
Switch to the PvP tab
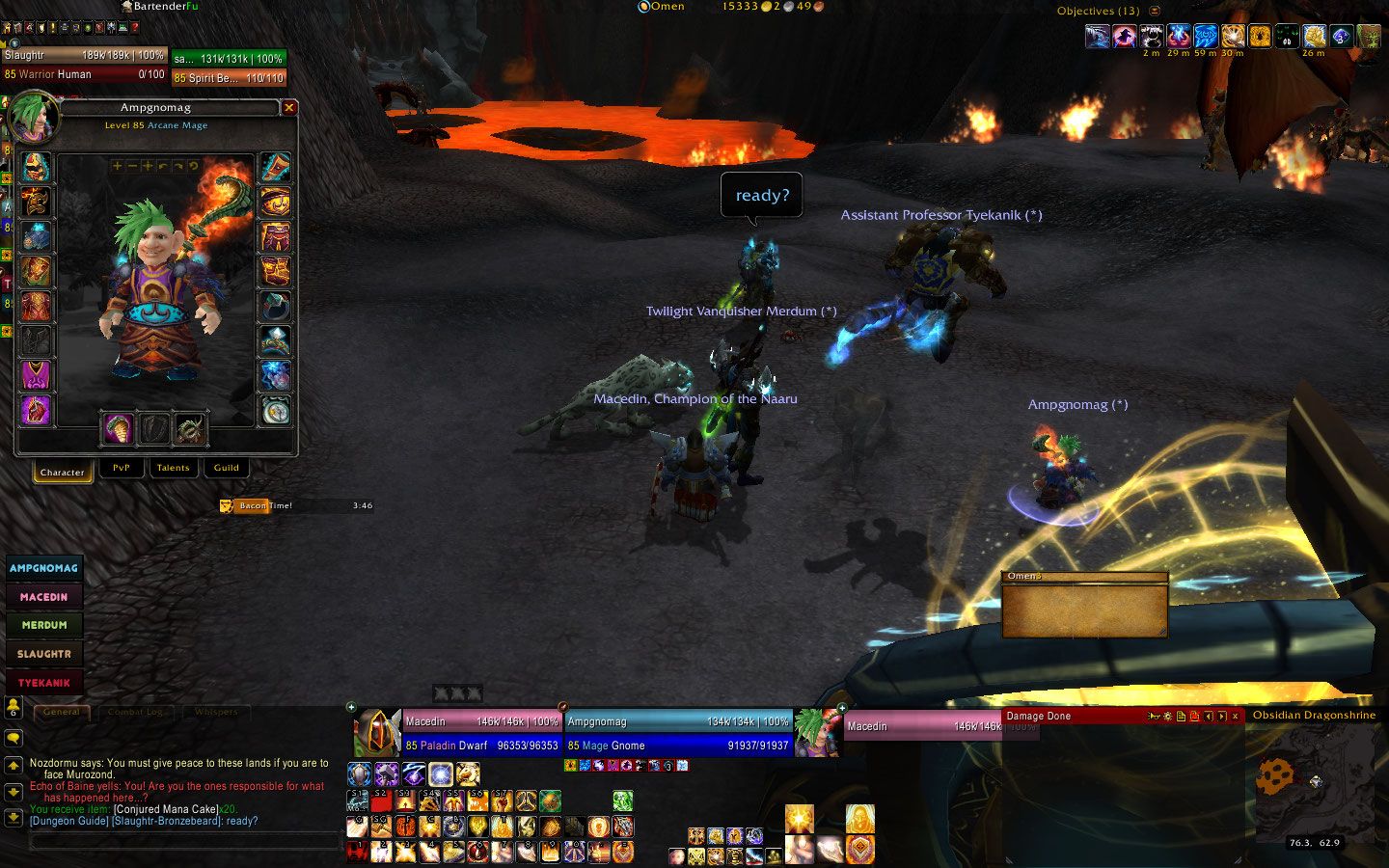point(121,468)
